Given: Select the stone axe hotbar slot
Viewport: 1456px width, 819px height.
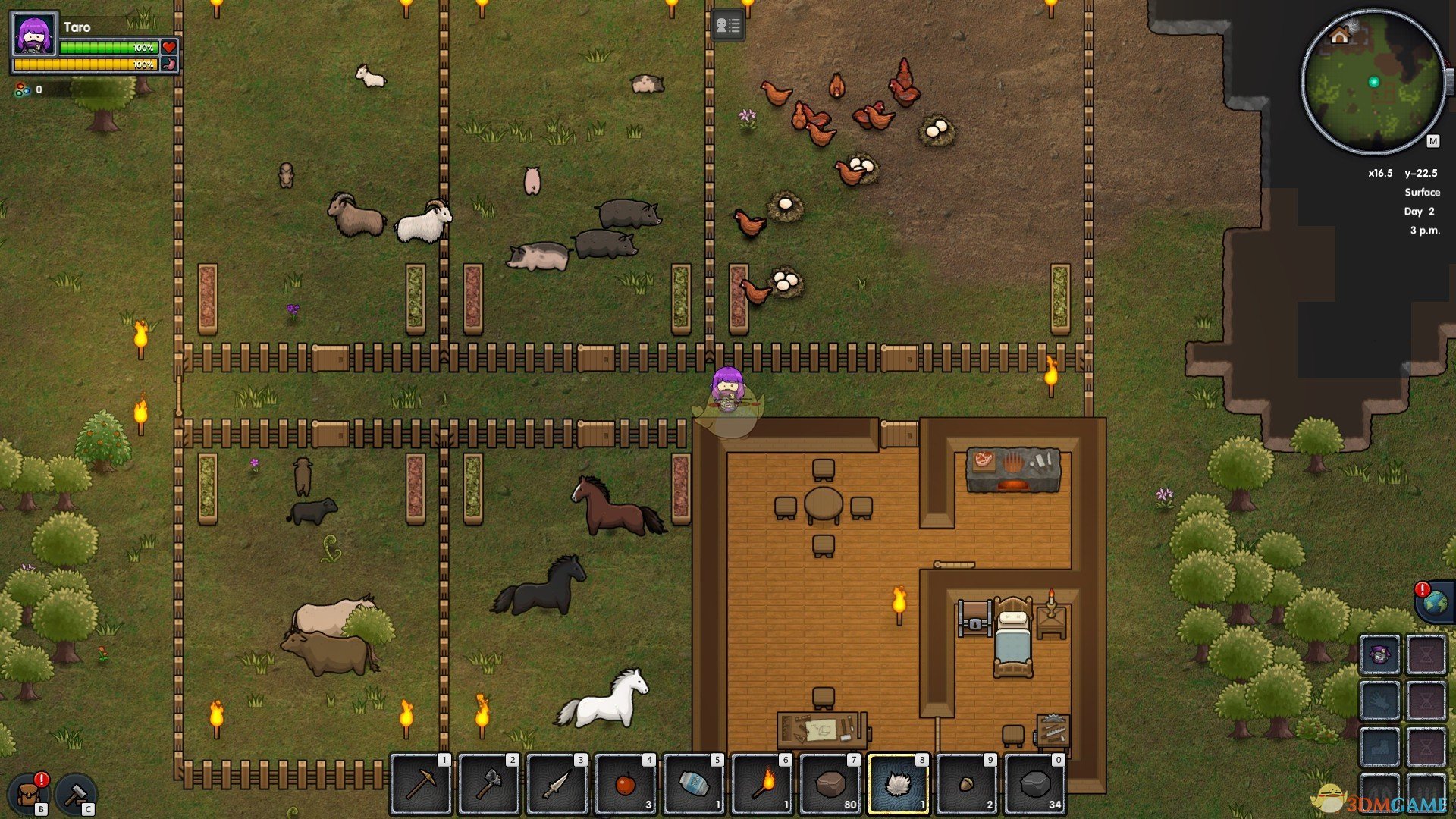Looking at the screenshot, I should (489, 784).
